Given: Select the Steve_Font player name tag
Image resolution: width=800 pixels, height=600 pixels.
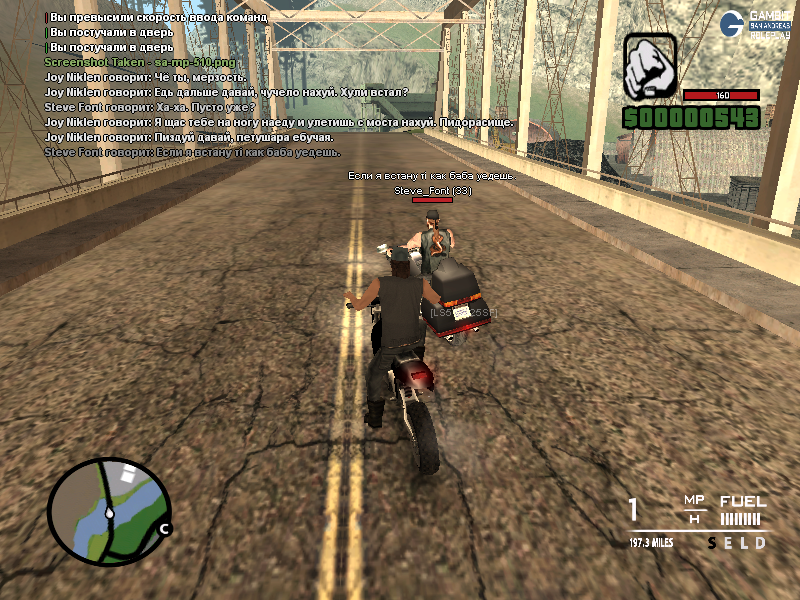Looking at the screenshot, I should pos(433,189).
